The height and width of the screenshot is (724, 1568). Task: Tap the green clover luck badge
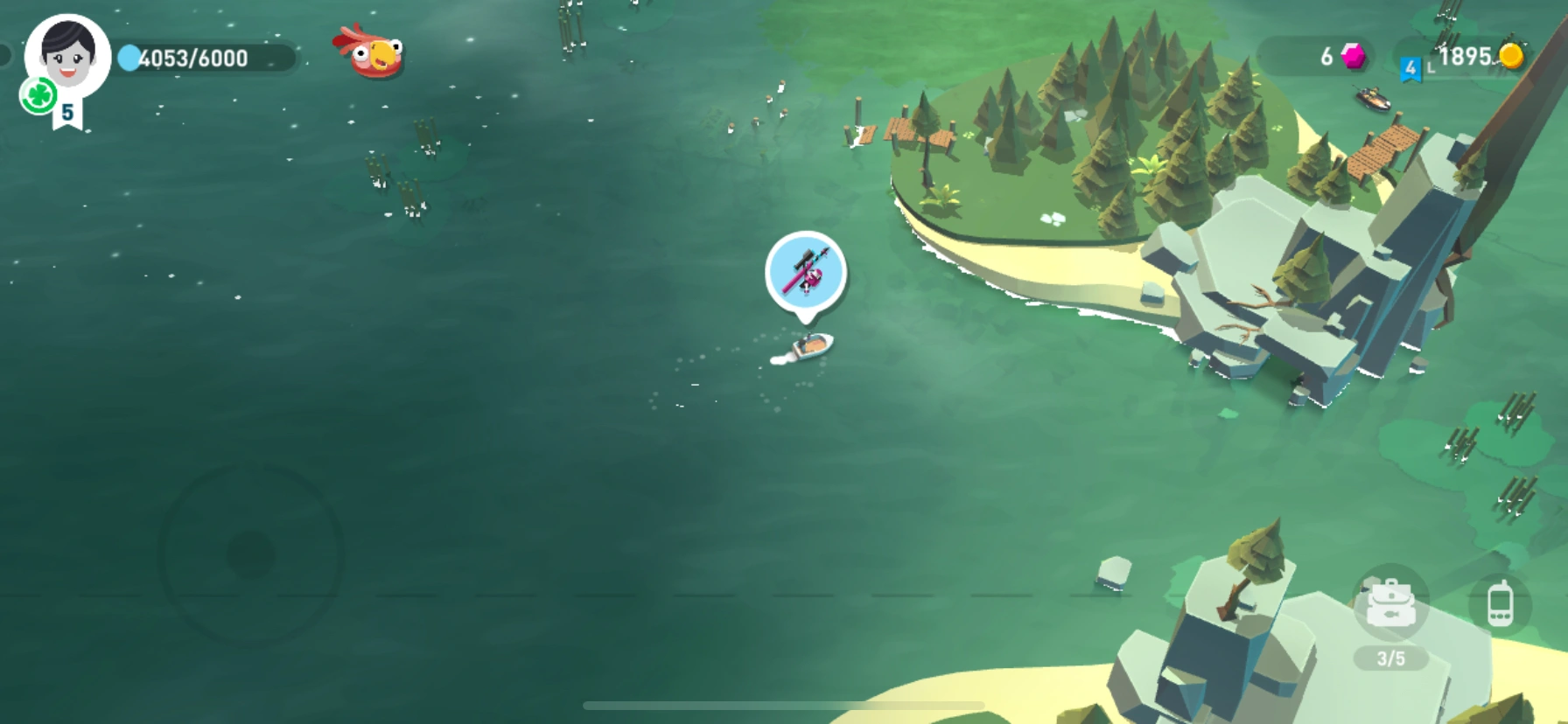pyautogui.click(x=38, y=95)
